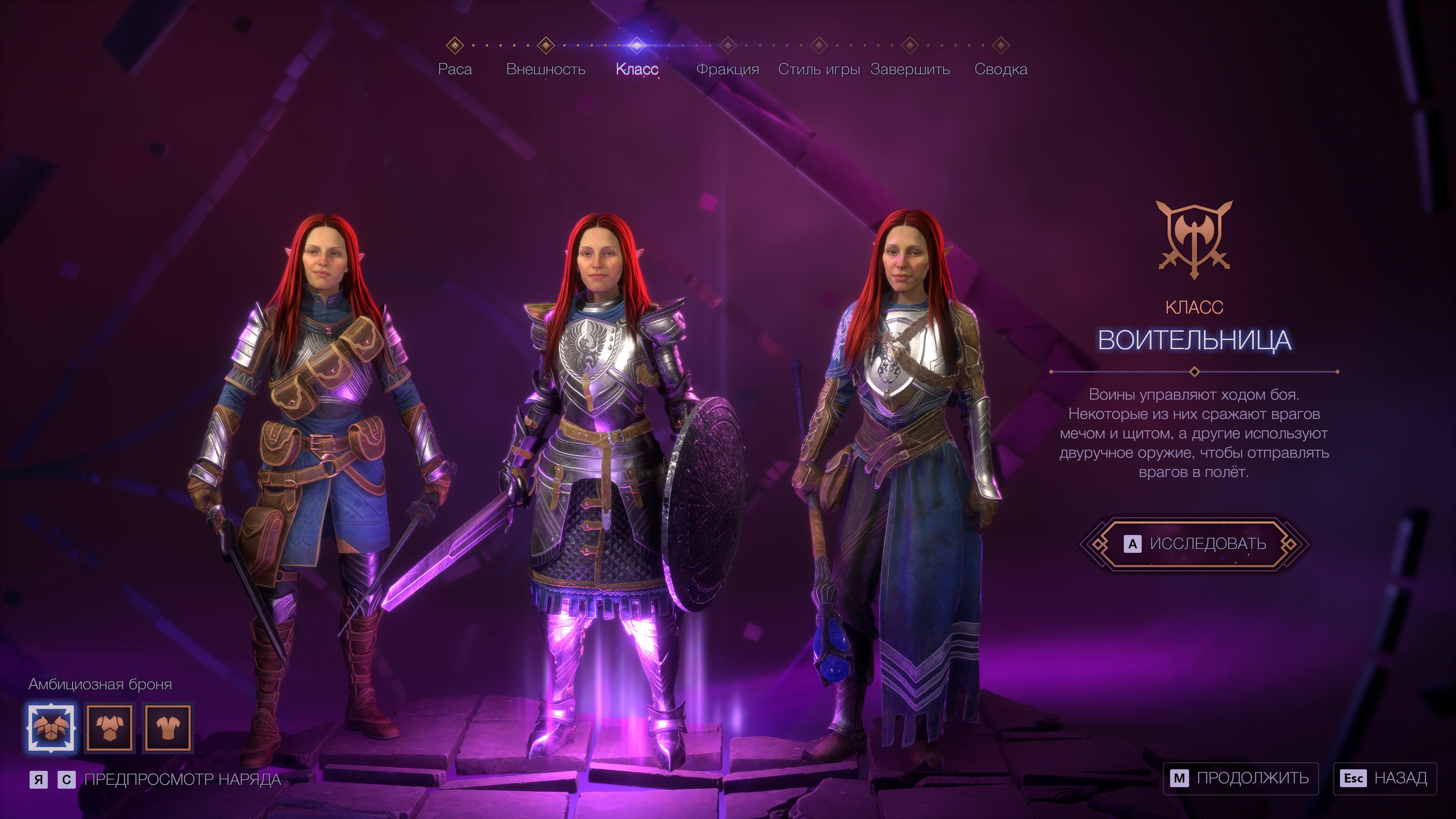Select the heavy plate armor preview icon
The image size is (1456, 819).
click(x=51, y=727)
